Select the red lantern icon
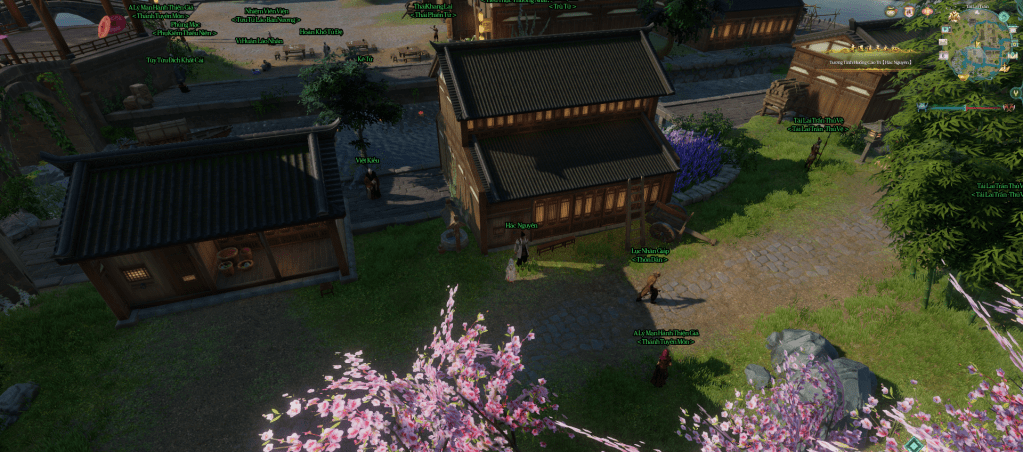1023x452 pixels. pos(927,11)
